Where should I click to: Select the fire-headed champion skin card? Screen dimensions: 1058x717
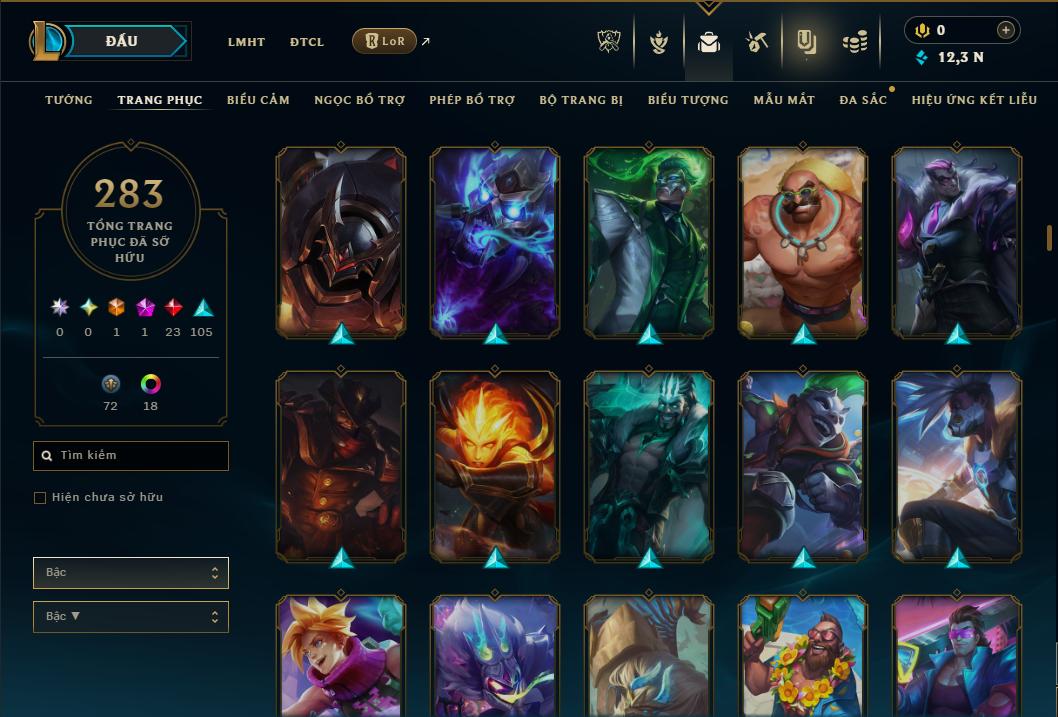[495, 465]
